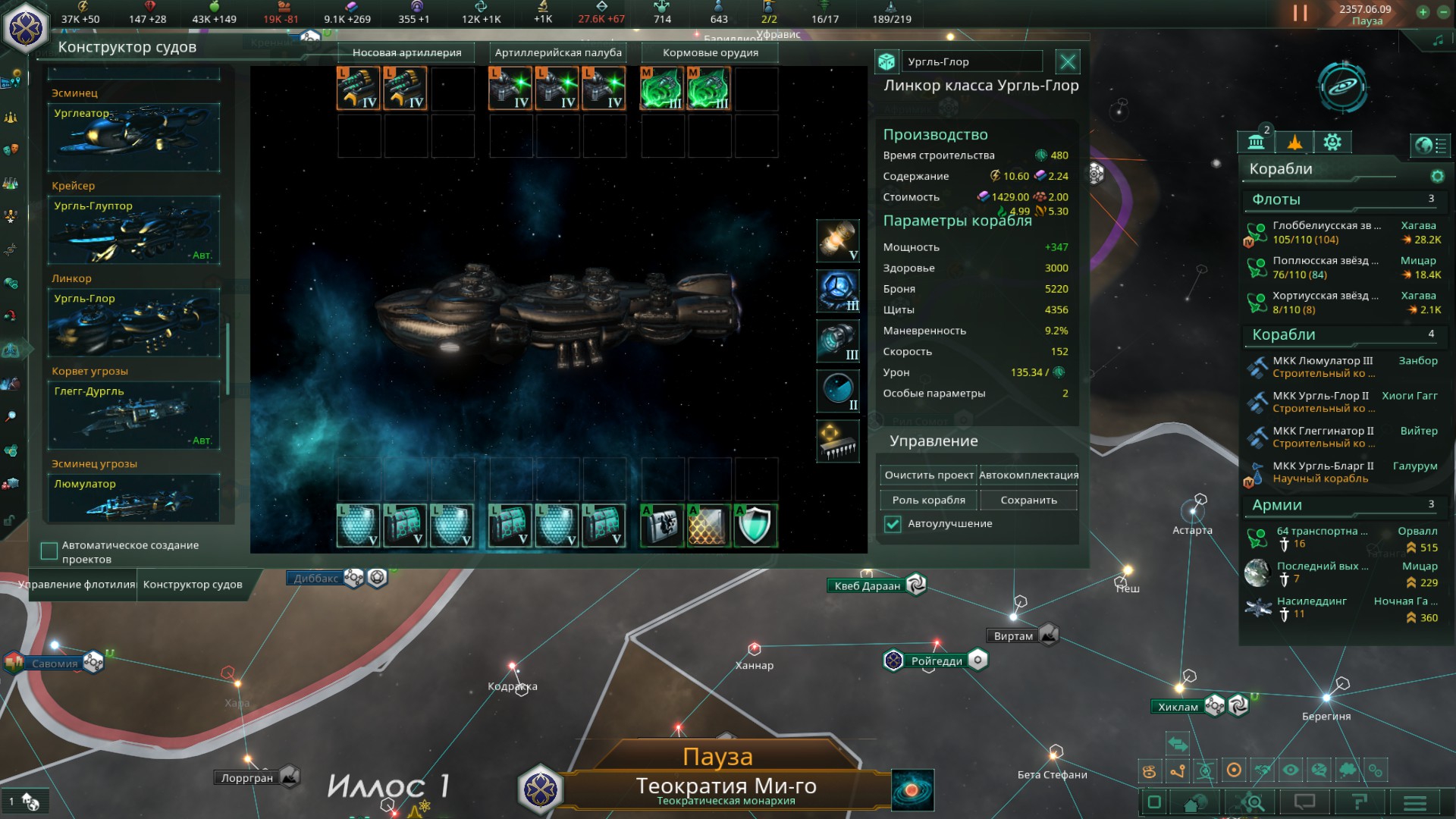
Task: Open the Роль корабля ship role options
Action: pos(928,500)
